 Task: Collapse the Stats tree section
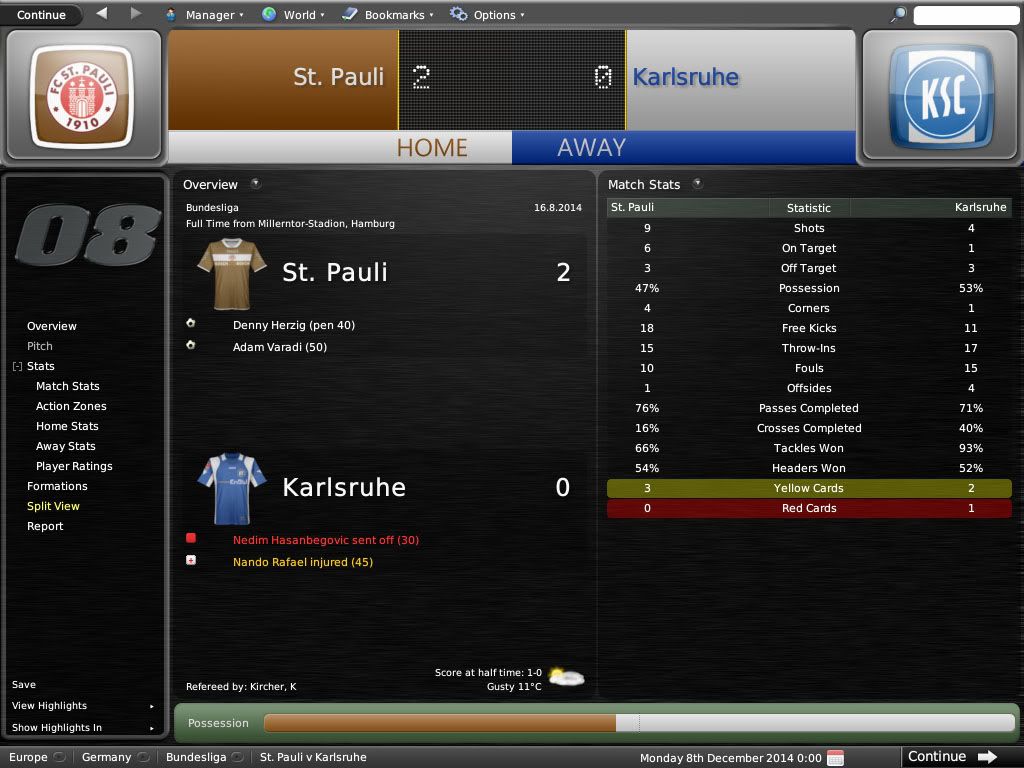tap(17, 367)
